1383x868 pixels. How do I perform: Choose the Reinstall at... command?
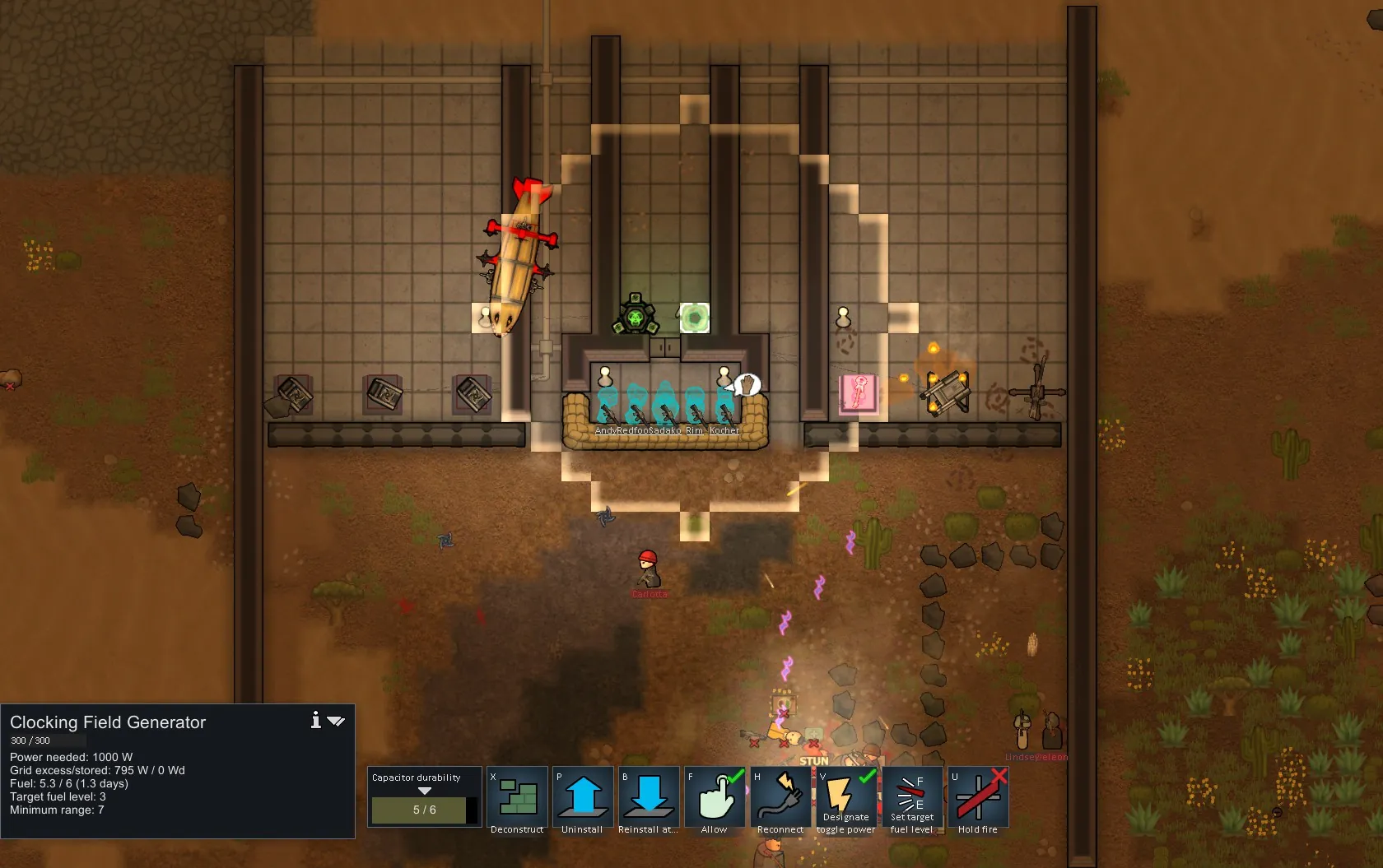(x=649, y=797)
